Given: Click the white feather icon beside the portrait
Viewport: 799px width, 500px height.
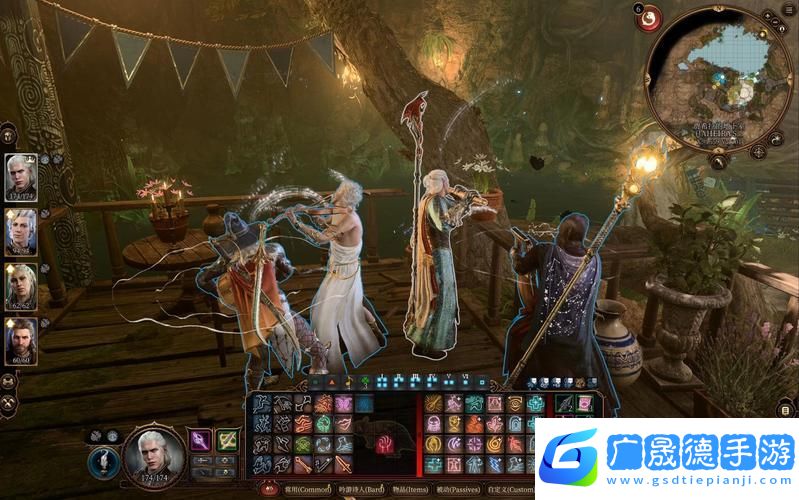Looking at the screenshot, I should tap(102, 461).
